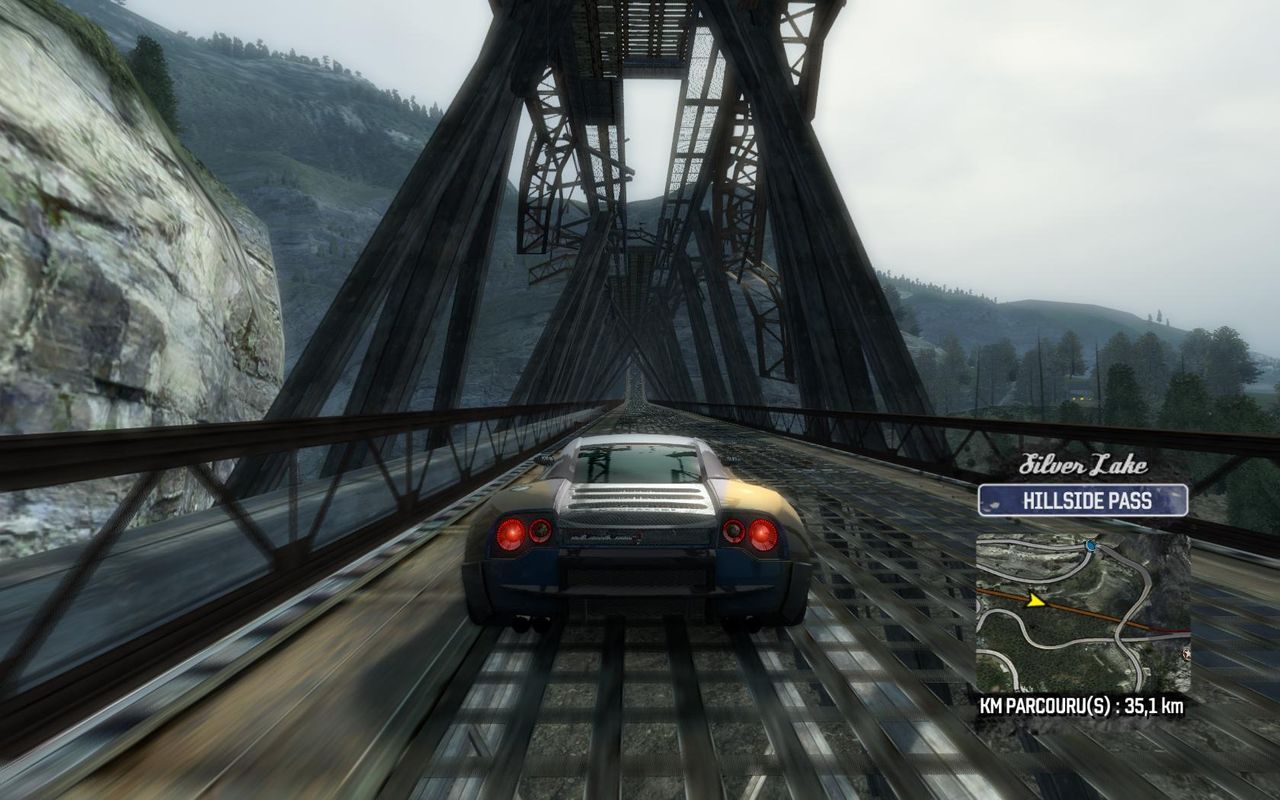This screenshot has width=1280, height=800.
Task: Select the Hillside Pass street sign
Action: point(1083,500)
